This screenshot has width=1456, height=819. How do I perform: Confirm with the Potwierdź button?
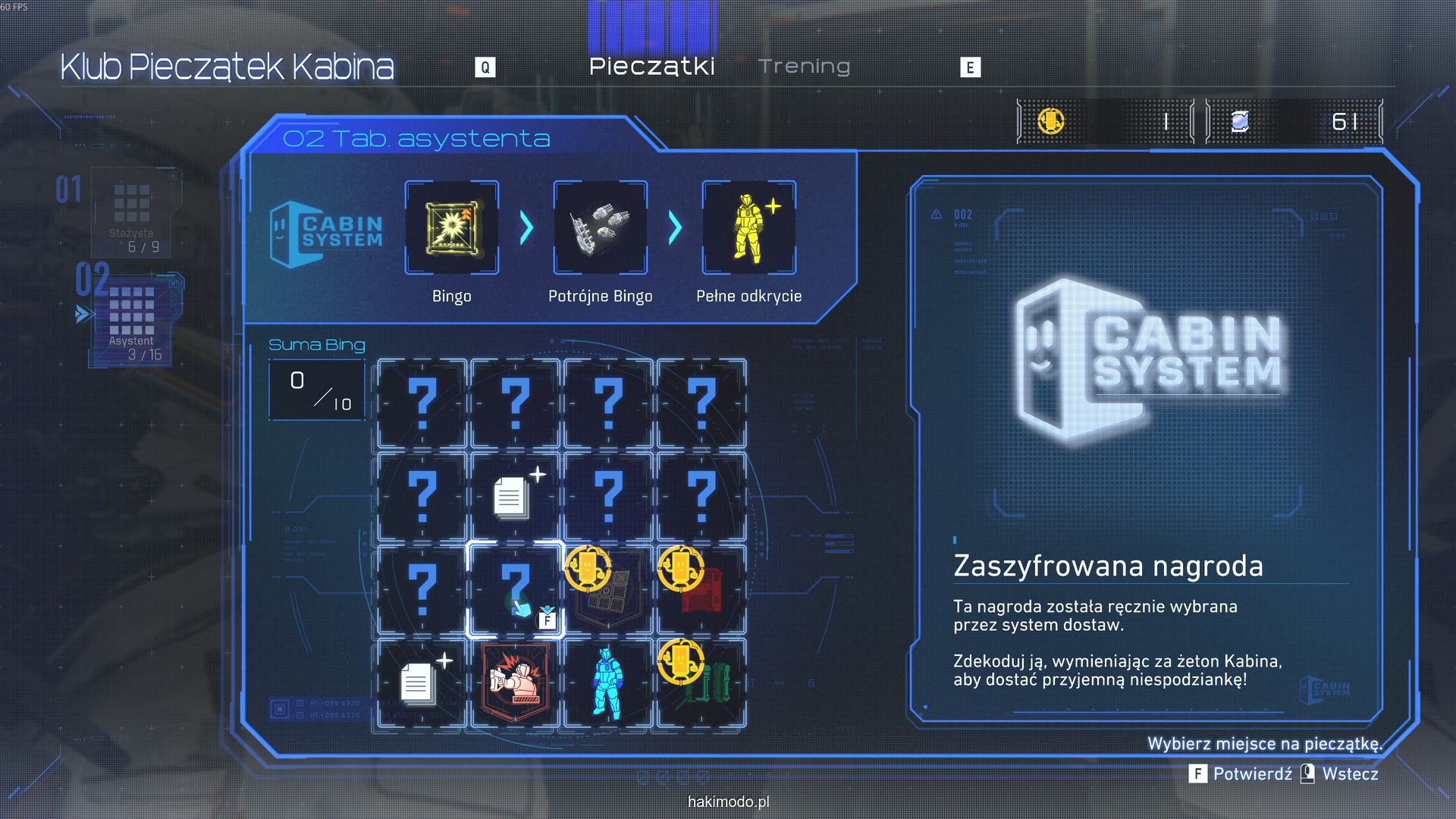pyautogui.click(x=1242, y=773)
